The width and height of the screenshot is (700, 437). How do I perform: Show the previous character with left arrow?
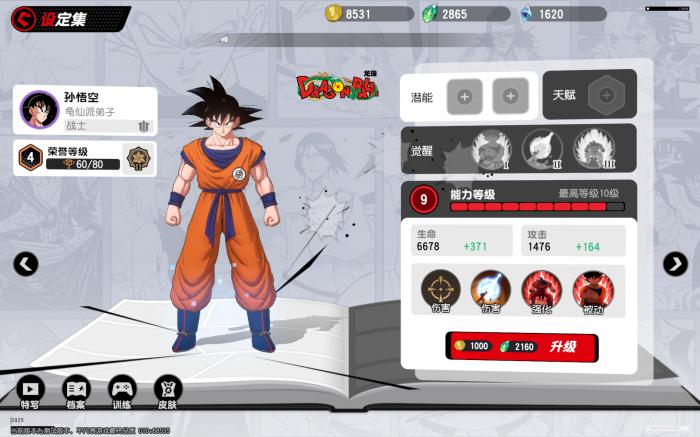click(26, 263)
